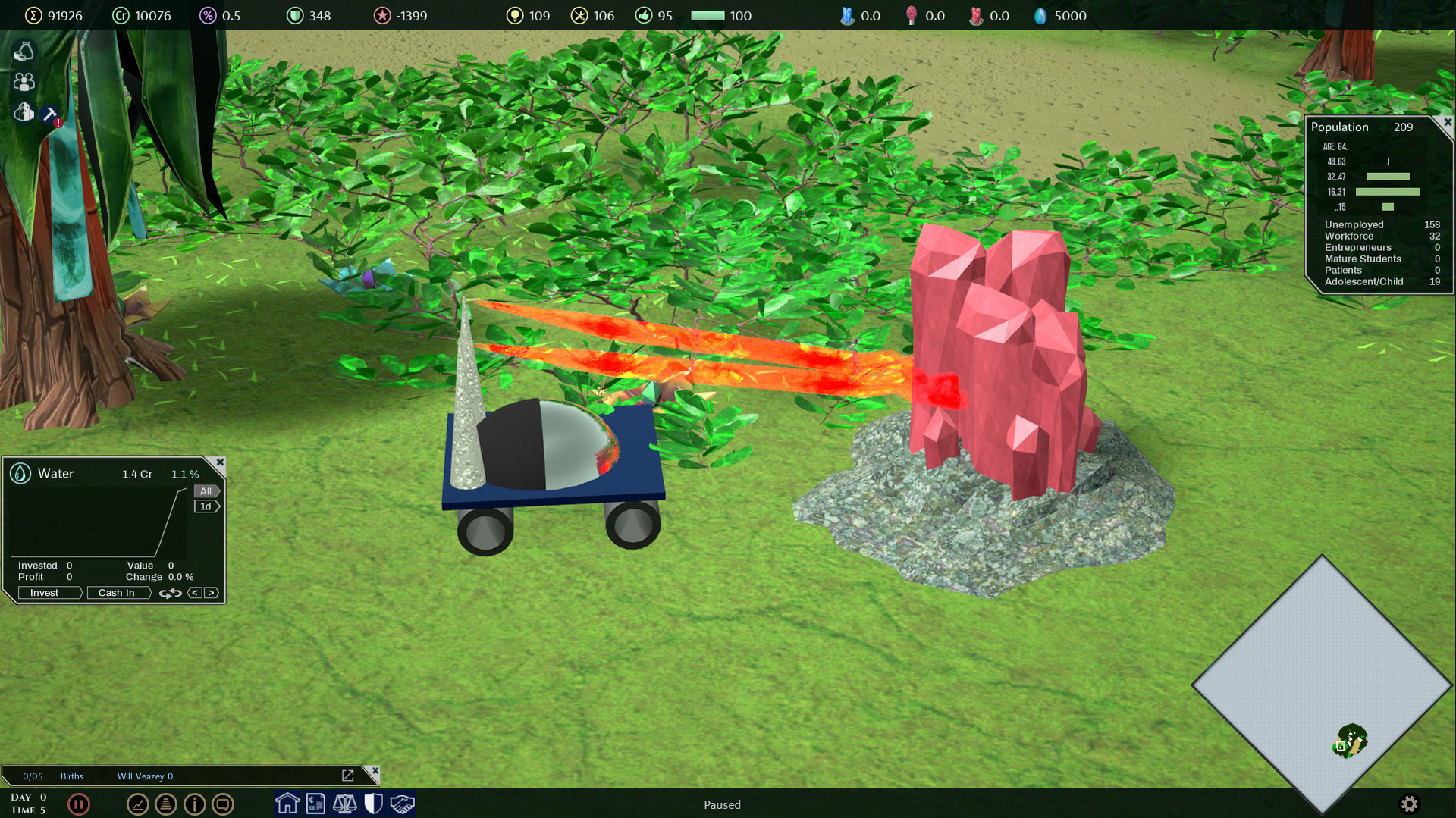1456x818 pixels.
Task: Open the justice scales panel
Action: click(x=344, y=804)
